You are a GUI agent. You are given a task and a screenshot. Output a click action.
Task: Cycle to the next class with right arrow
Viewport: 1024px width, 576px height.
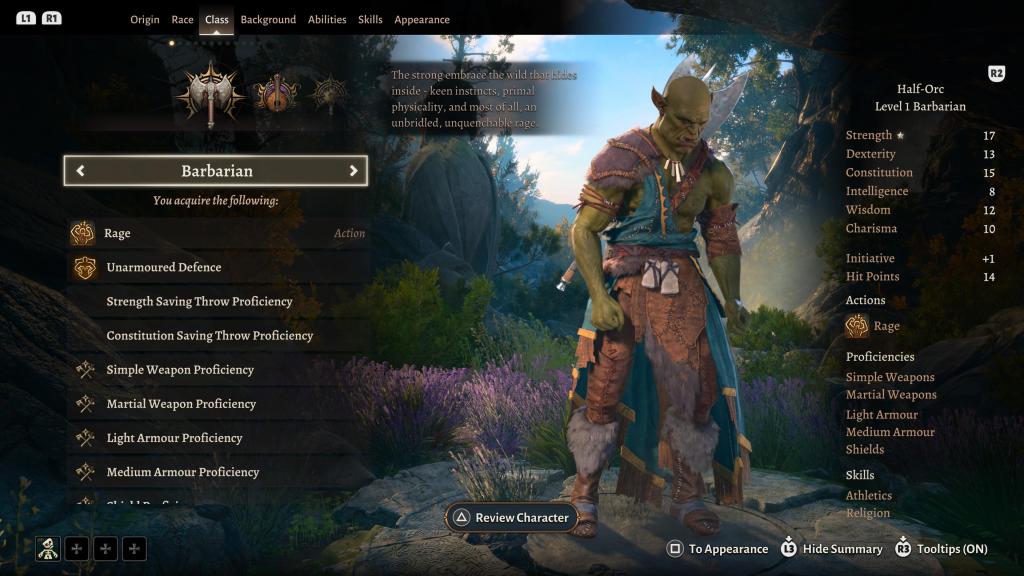pyautogui.click(x=353, y=171)
